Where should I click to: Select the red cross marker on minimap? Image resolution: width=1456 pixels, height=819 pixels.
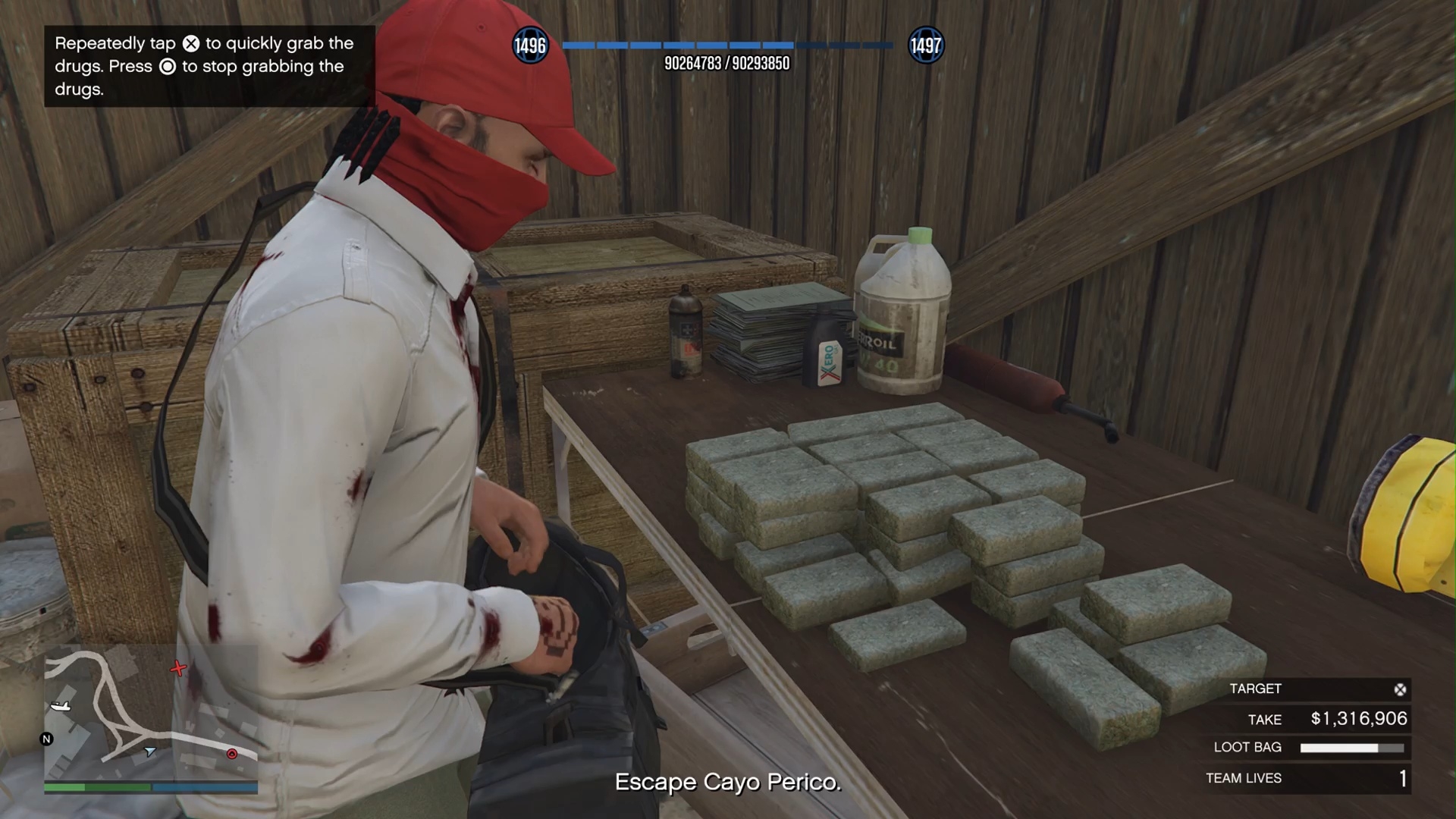178,668
